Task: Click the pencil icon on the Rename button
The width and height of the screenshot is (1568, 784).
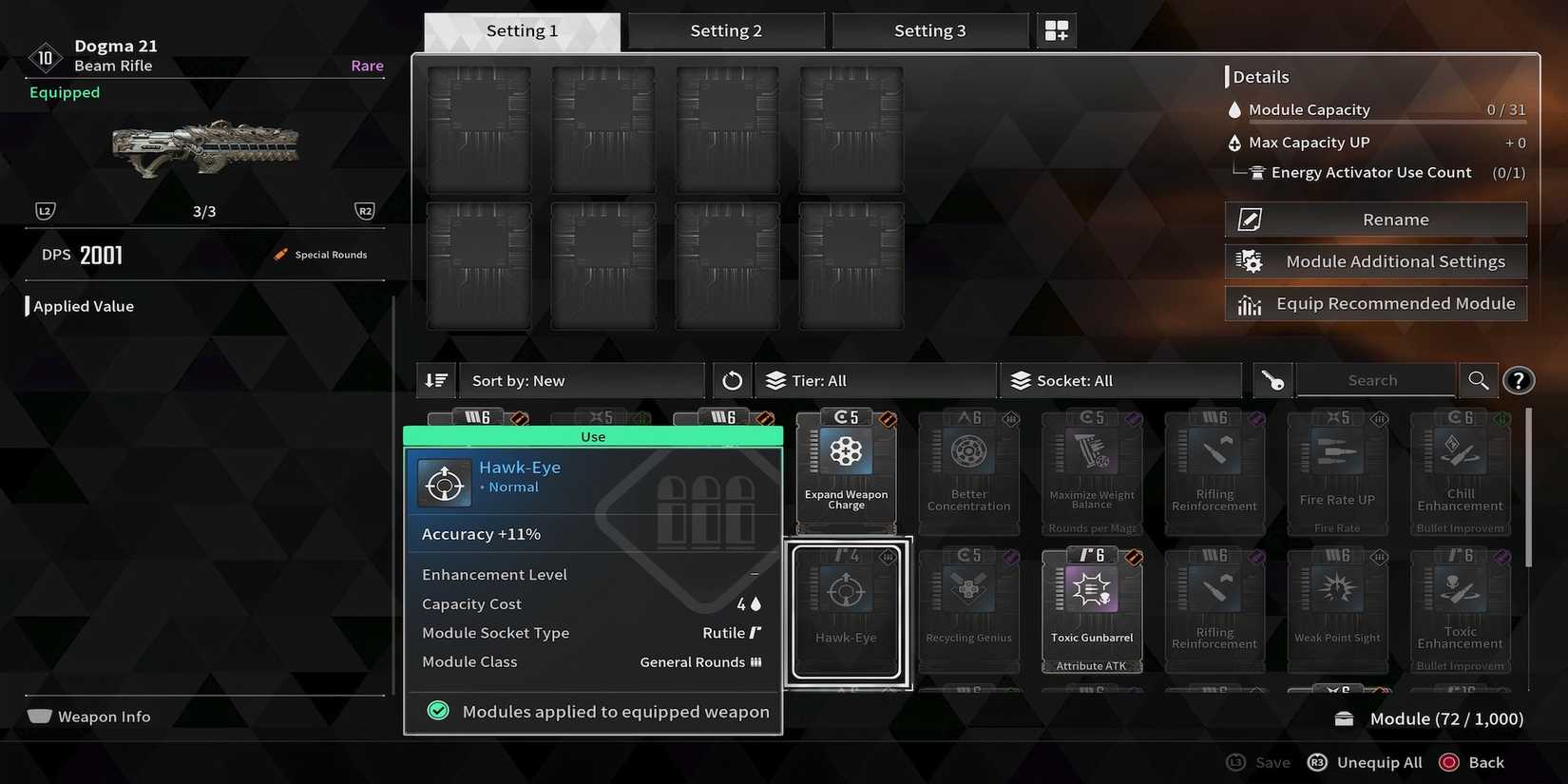Action: (x=1248, y=219)
